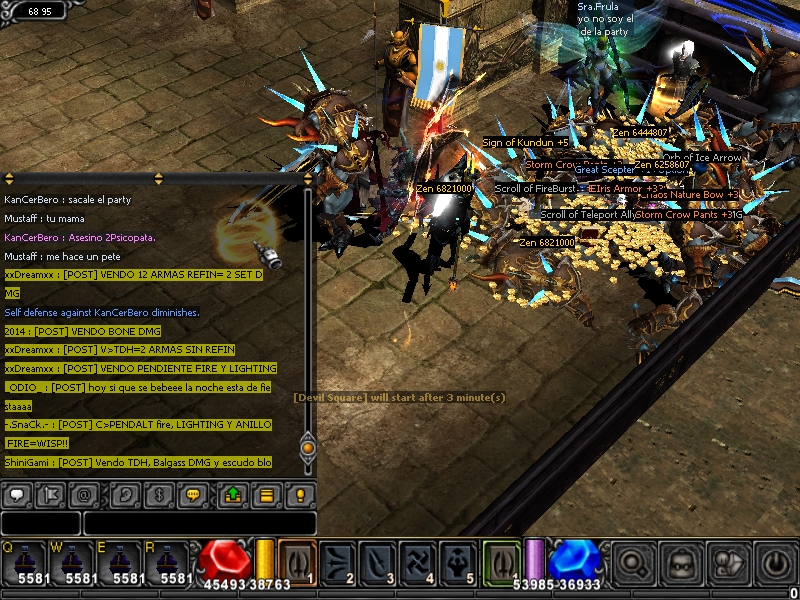The width and height of the screenshot is (800, 600).
Task: Open the inventory backpack button
Action: pos(681,563)
